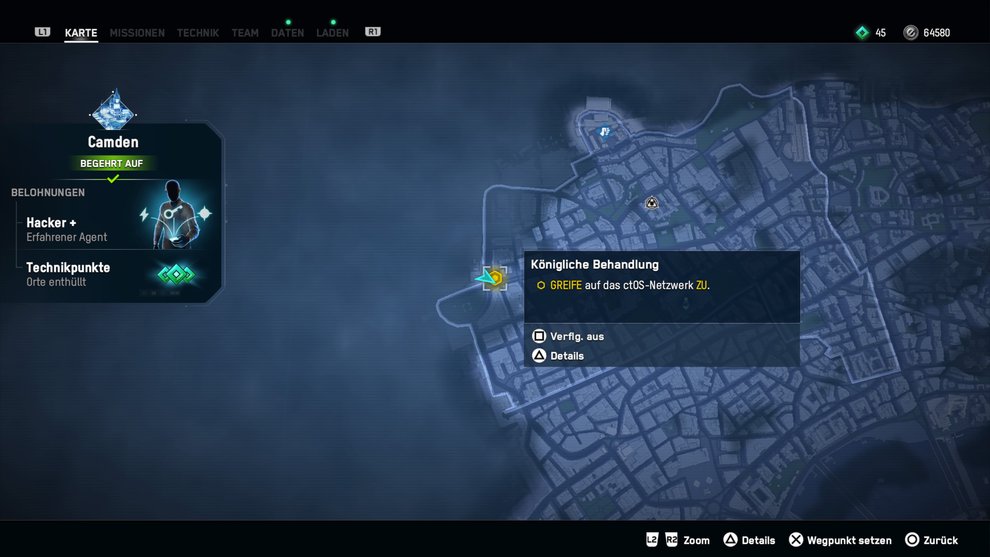
Task: Switch to the Missionen tab
Action: tap(137, 33)
